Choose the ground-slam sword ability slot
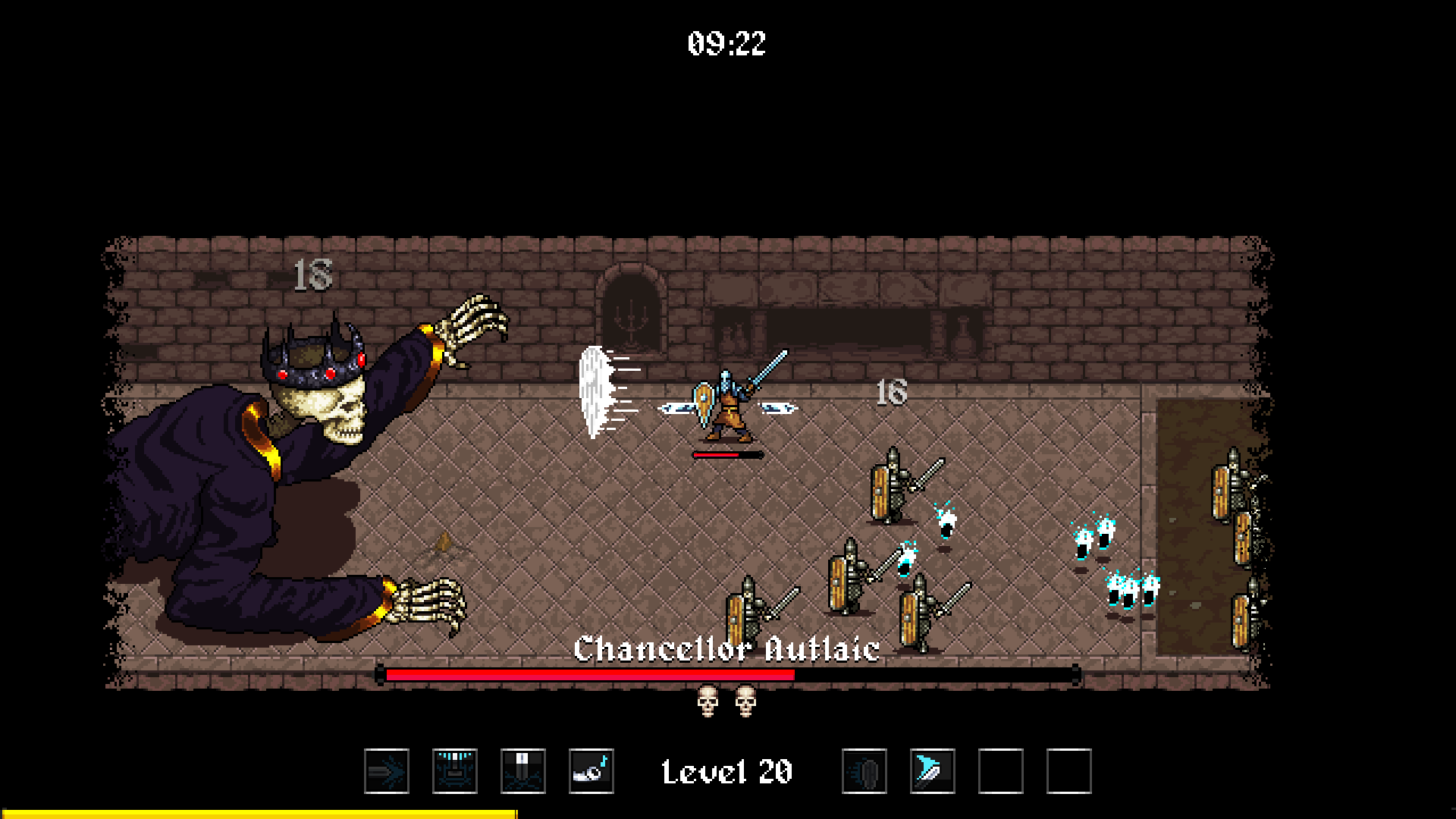 tap(523, 771)
